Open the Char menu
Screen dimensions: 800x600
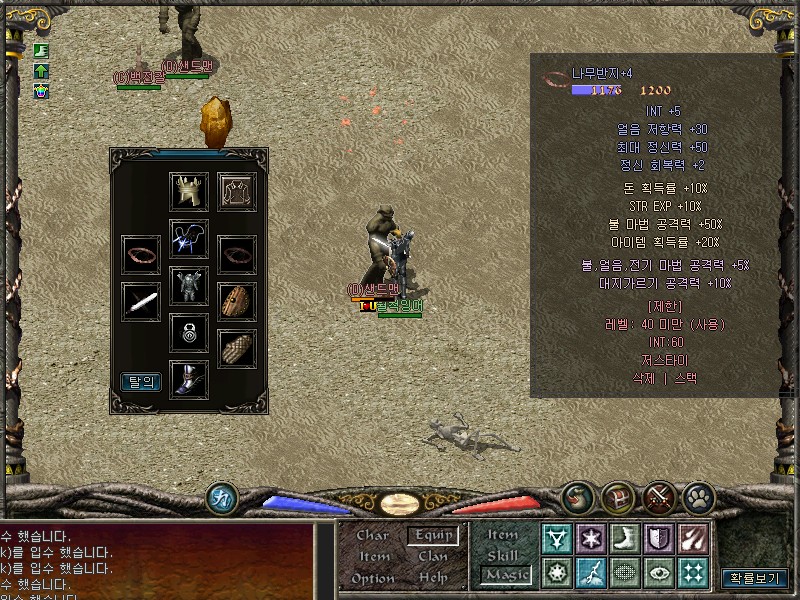373,535
